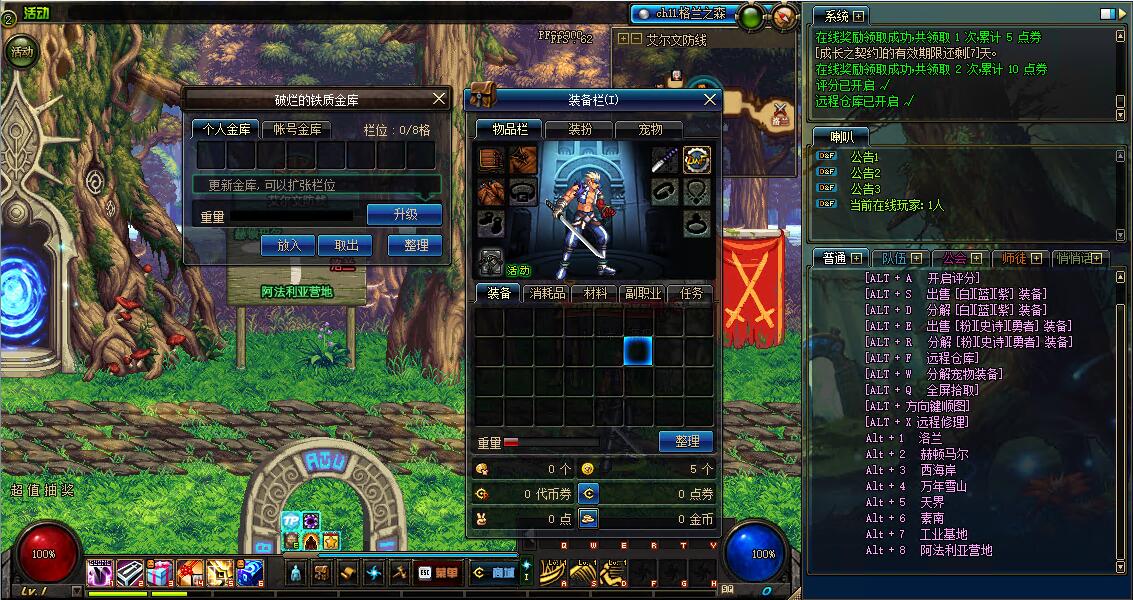Switch to the 帐号金库 account vault tab
The height and width of the screenshot is (600, 1133).
point(296,129)
